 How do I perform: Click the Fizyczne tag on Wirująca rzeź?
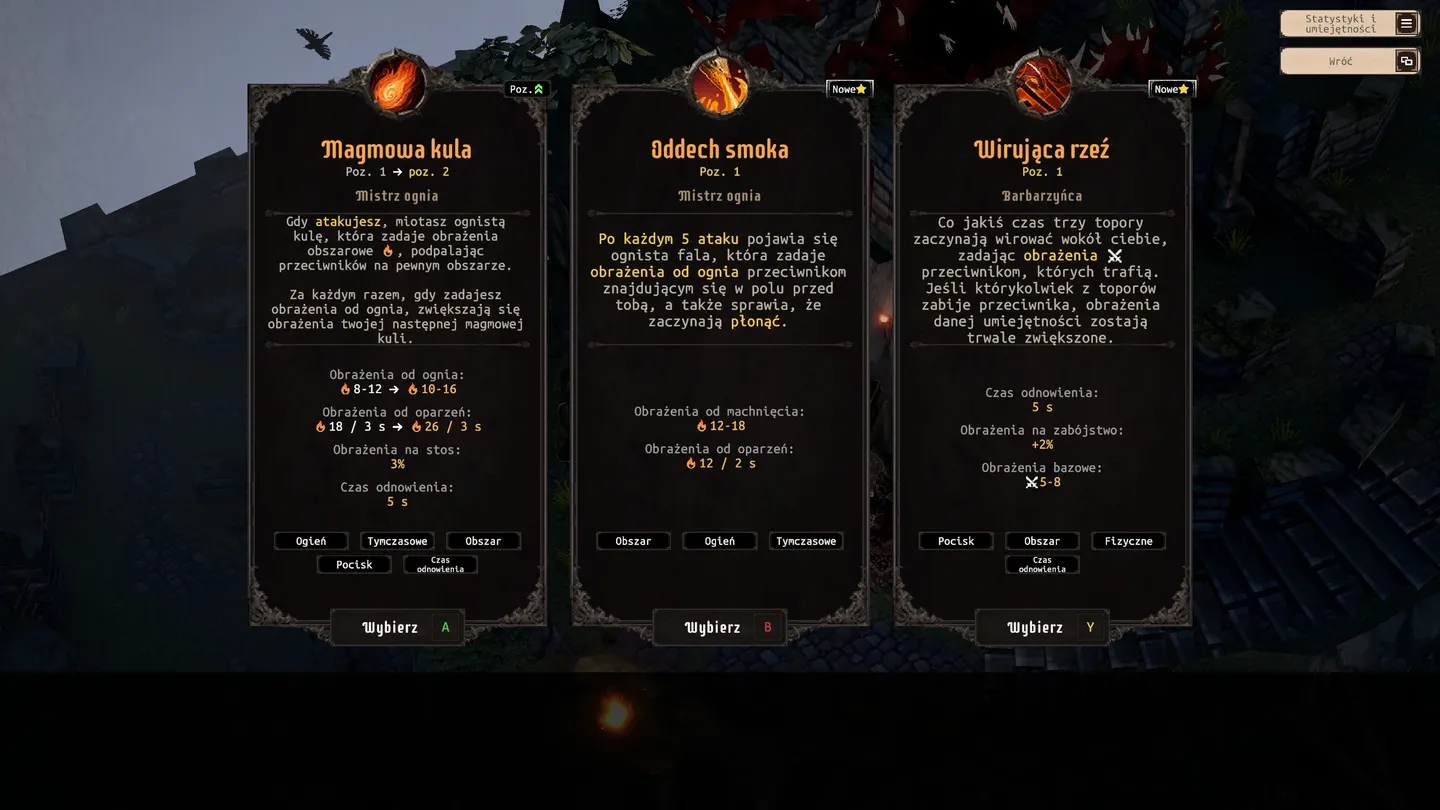tap(1128, 541)
